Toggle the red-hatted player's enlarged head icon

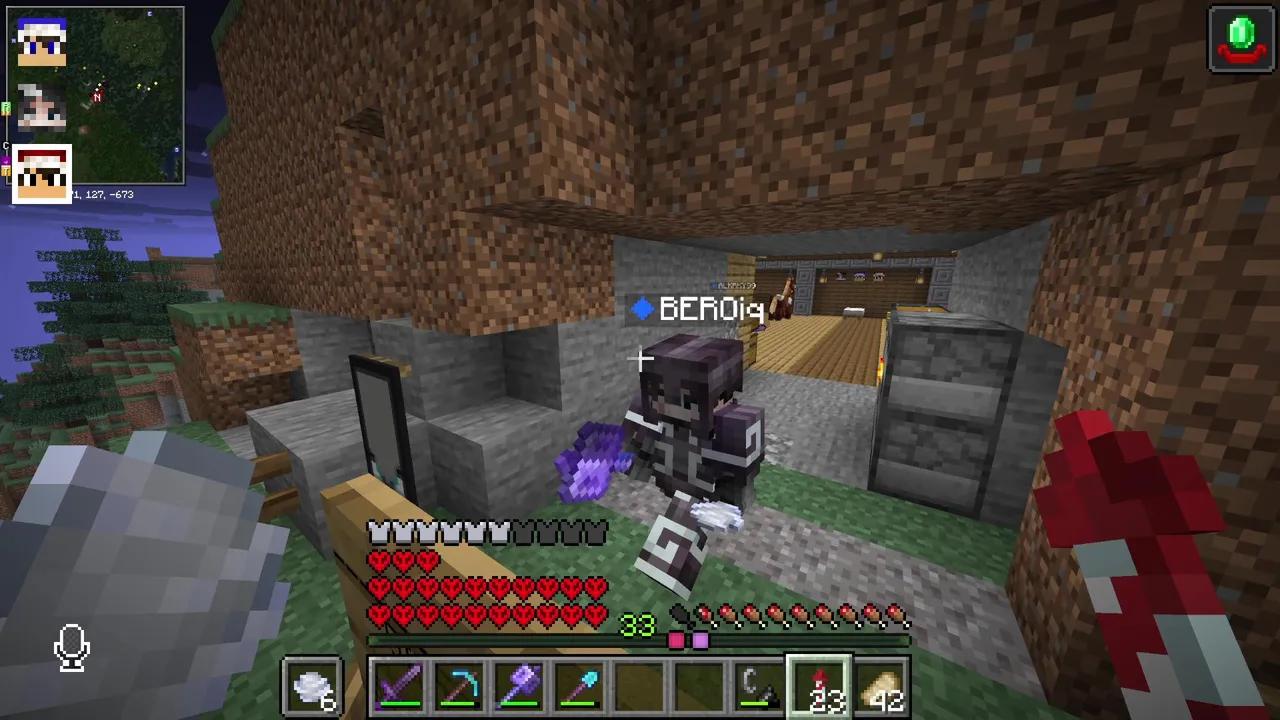(x=41, y=172)
